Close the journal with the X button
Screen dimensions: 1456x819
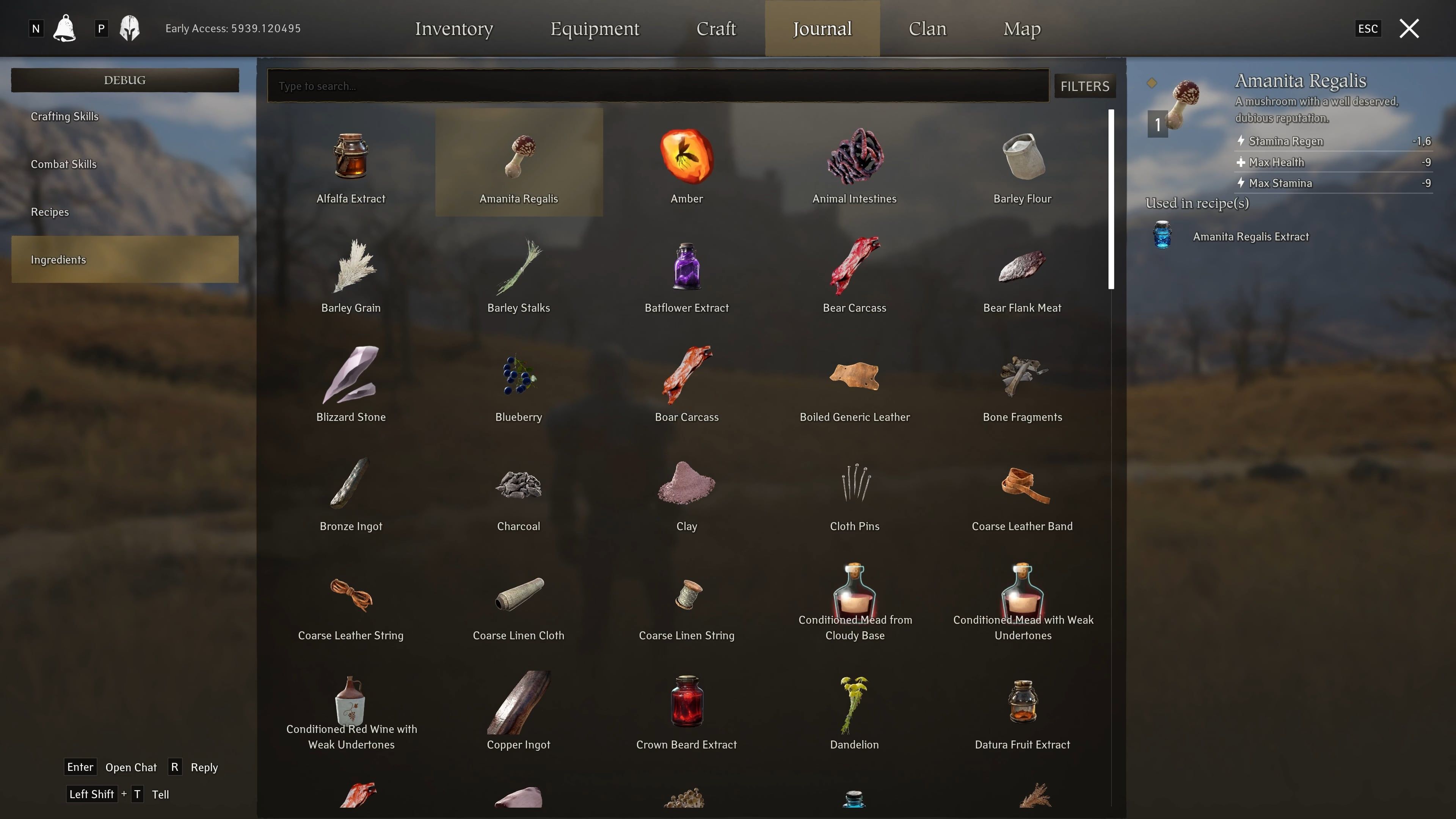[1409, 28]
